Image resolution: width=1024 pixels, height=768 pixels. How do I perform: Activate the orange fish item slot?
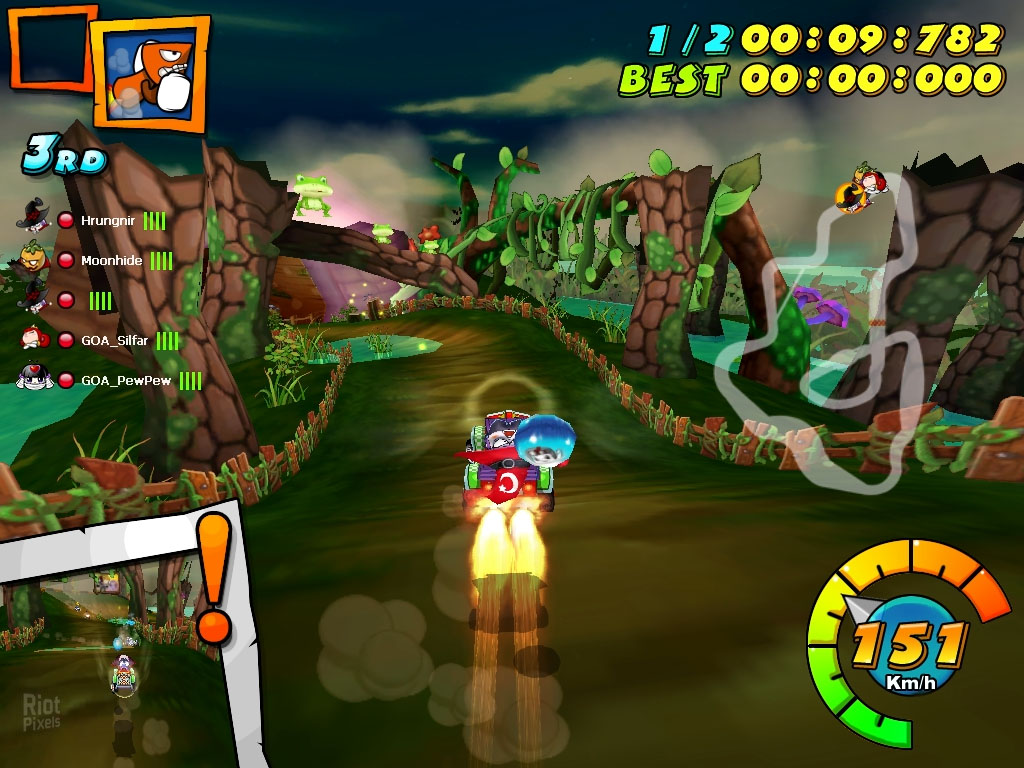pos(150,73)
